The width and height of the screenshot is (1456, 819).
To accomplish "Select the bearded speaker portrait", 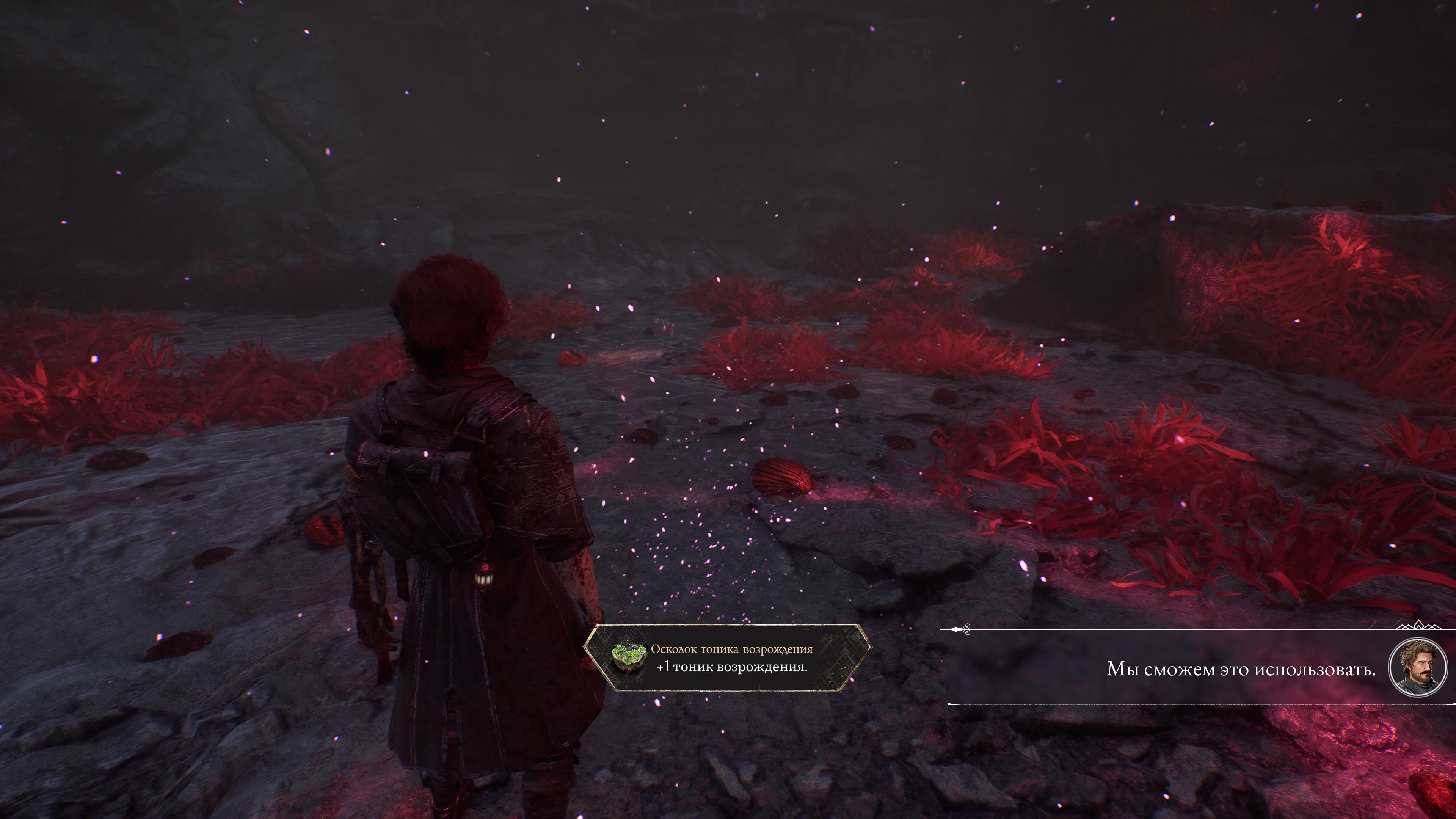I will [1418, 668].
